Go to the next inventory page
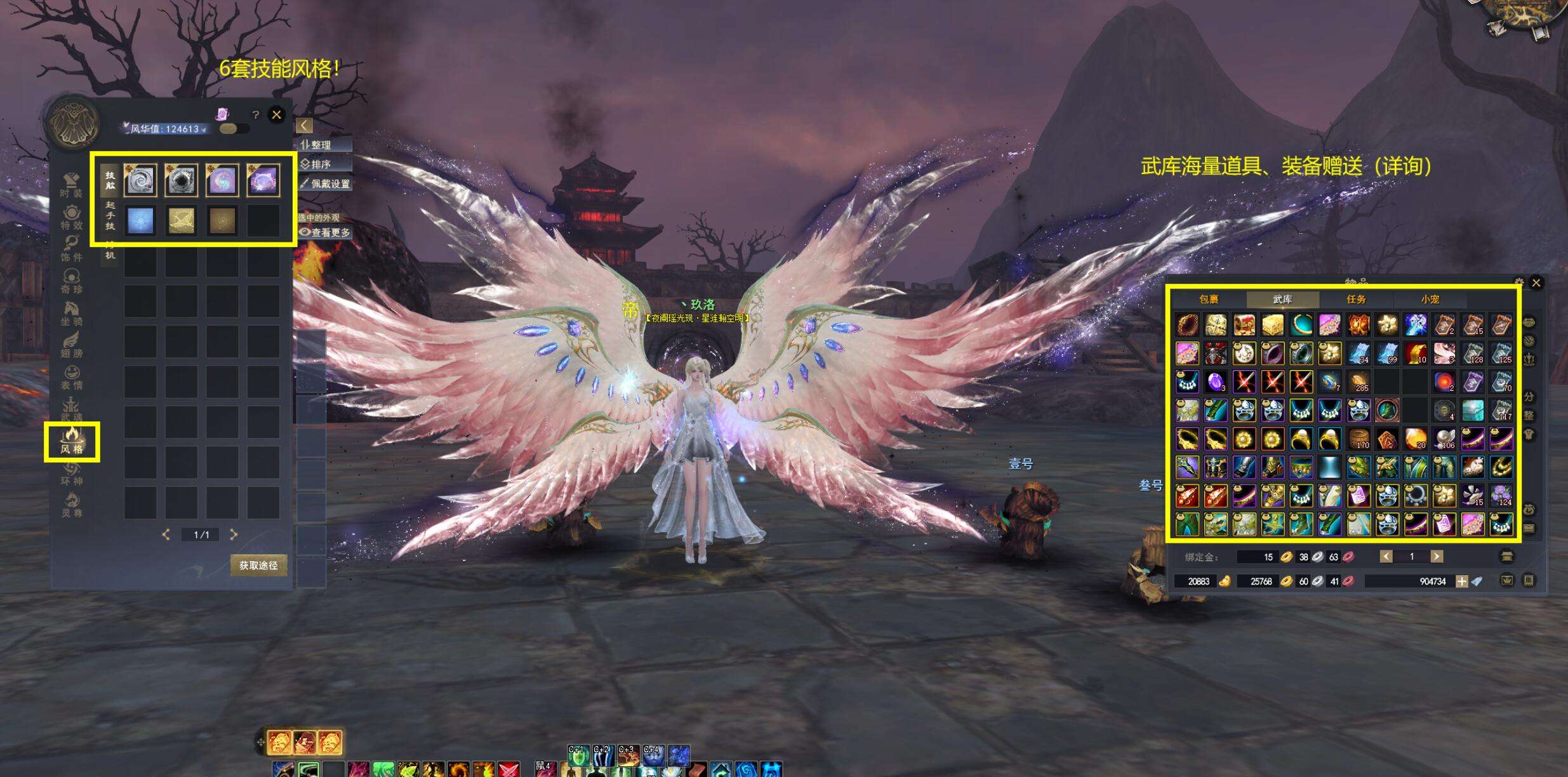This screenshot has height=777, width=1568. pos(1436,557)
